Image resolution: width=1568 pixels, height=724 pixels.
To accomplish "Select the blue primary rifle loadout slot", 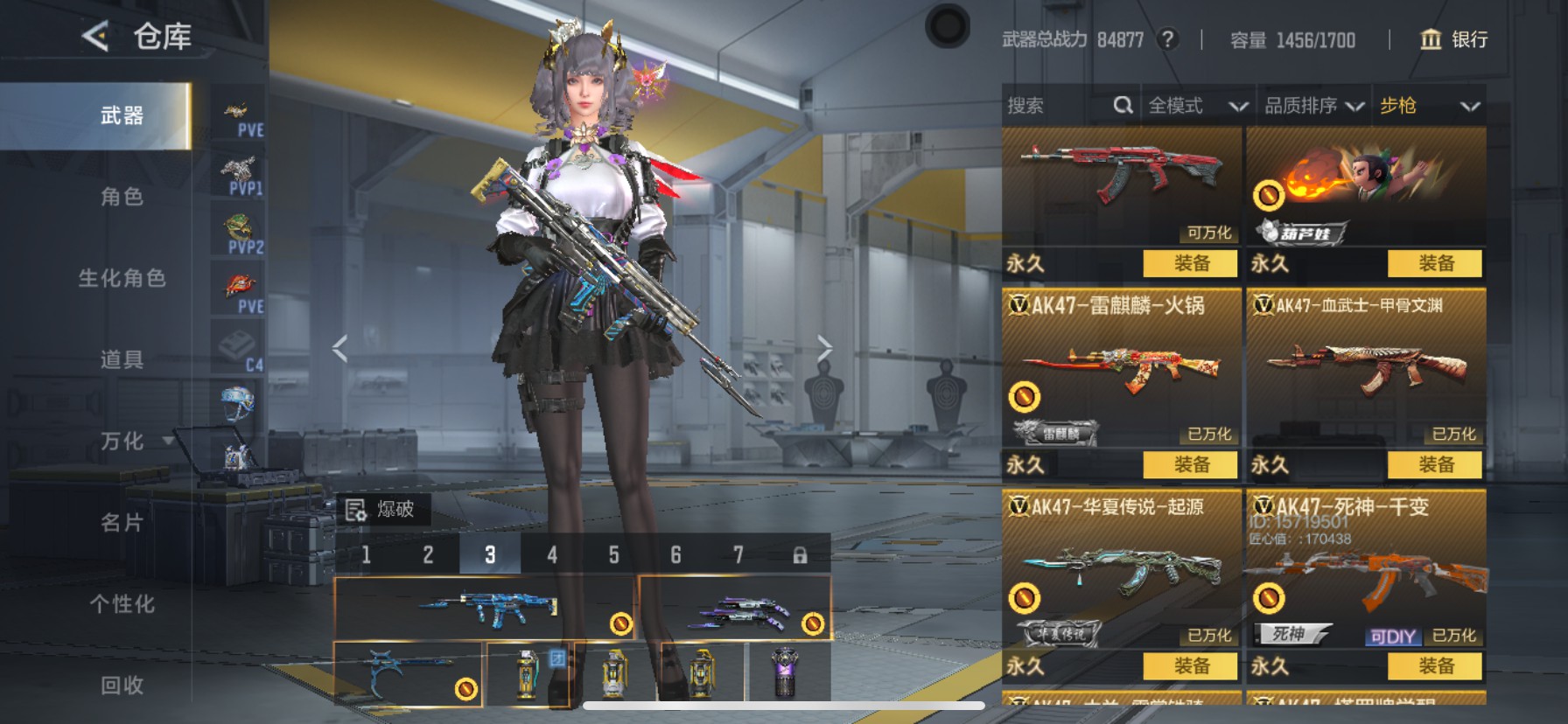I will pyautogui.click(x=486, y=607).
